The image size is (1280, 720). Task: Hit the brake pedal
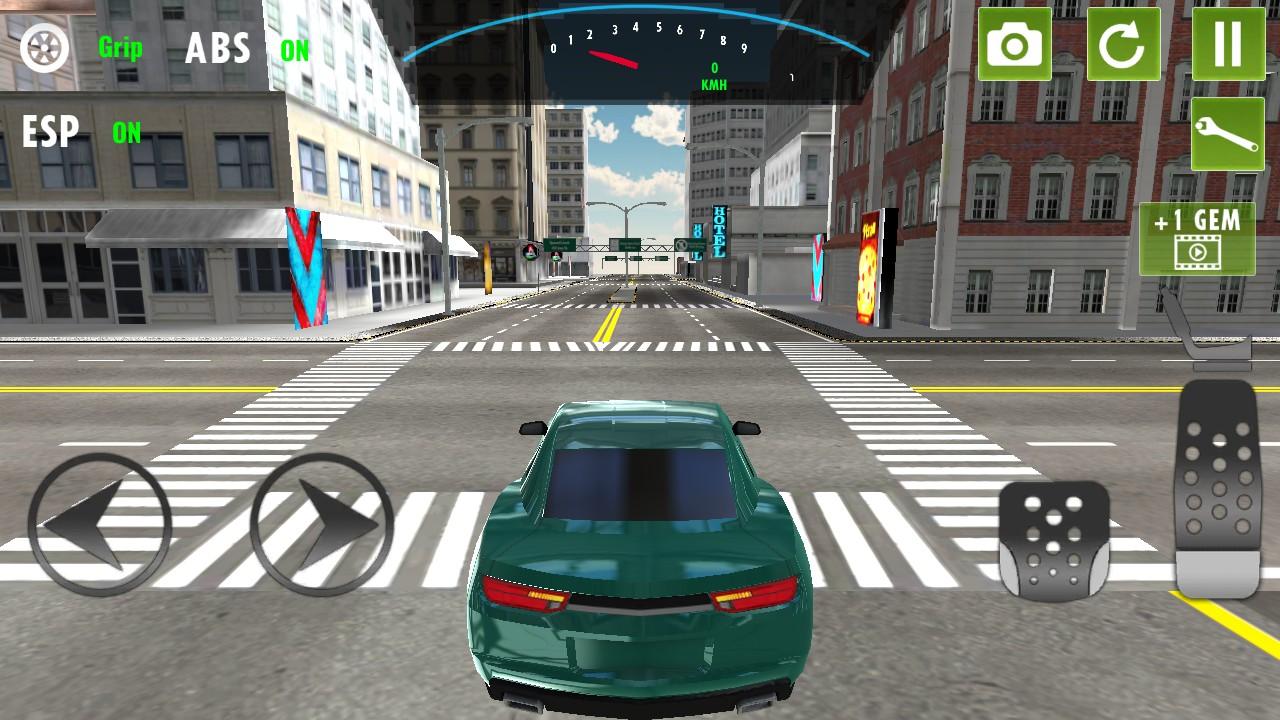(x=1053, y=540)
